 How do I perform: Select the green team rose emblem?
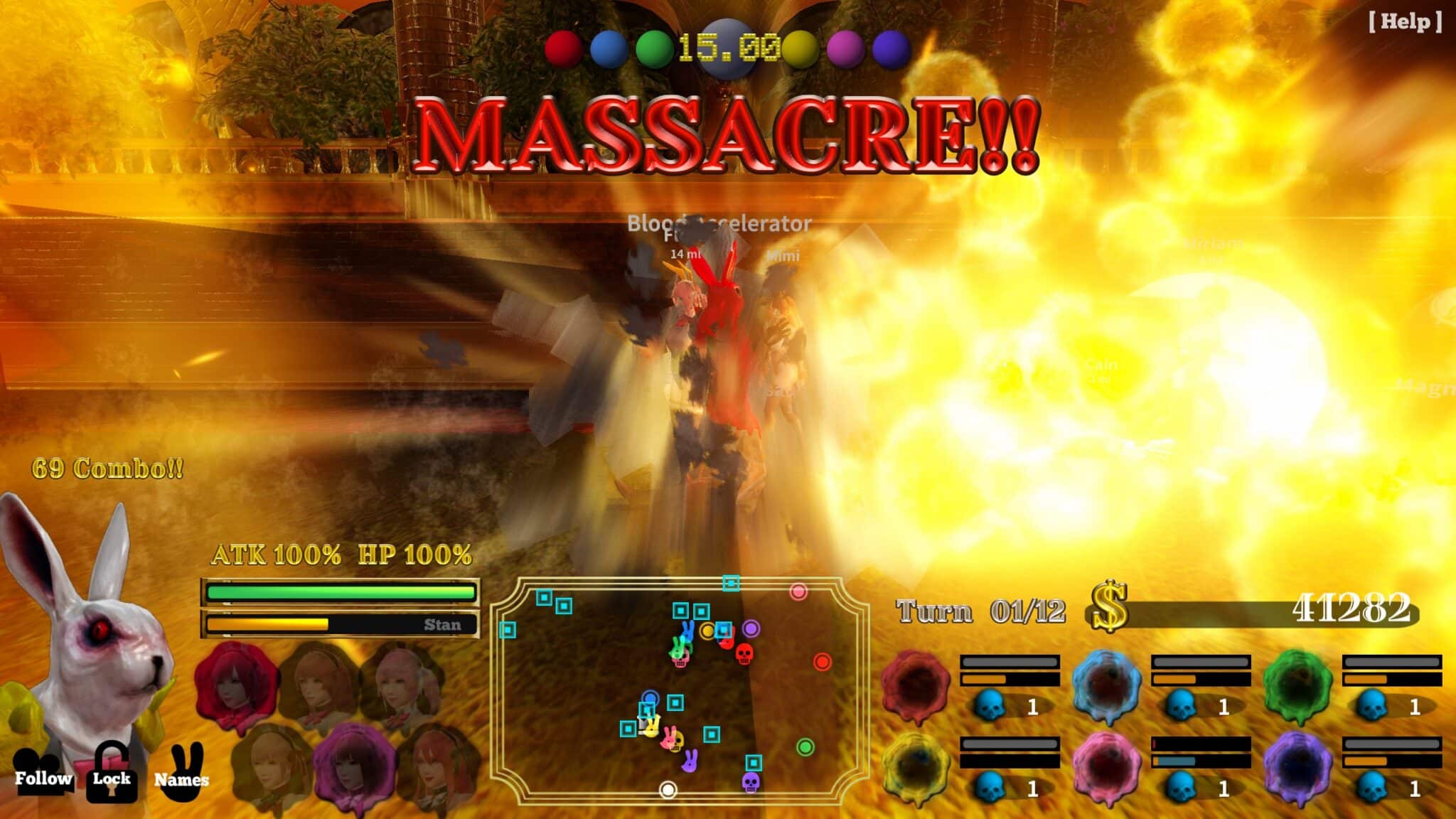pos(1297,685)
